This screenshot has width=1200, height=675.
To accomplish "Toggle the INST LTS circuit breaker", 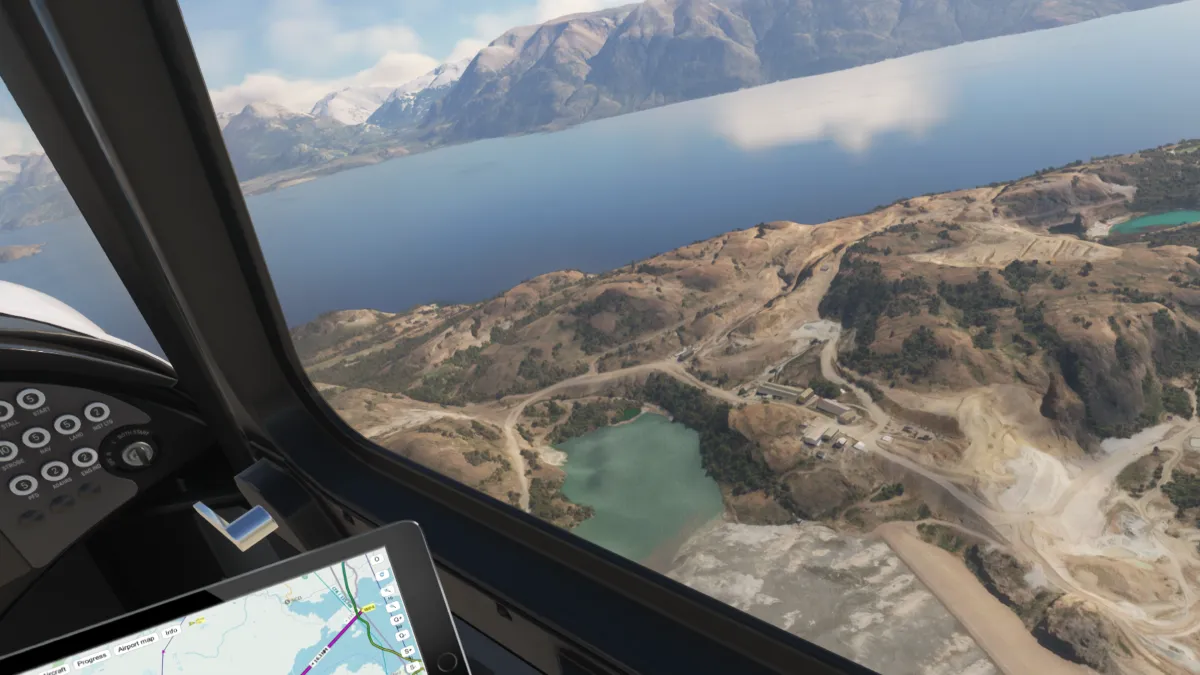I will tap(97, 411).
